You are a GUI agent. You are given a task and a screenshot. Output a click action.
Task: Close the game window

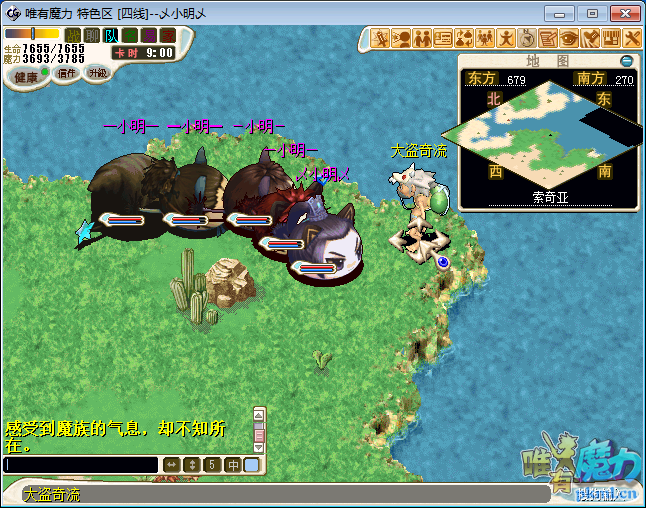[624, 13]
